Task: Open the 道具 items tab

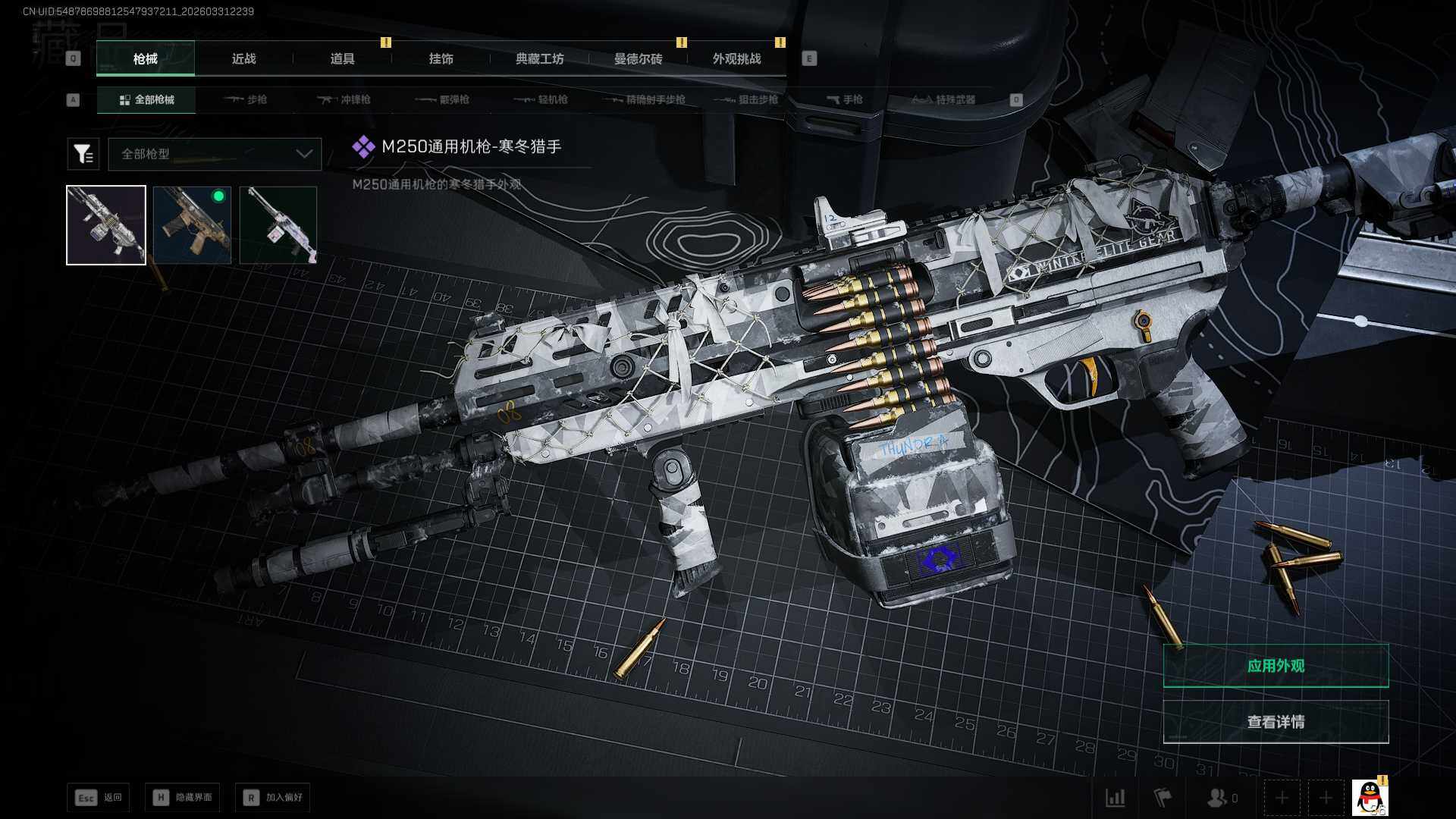Action: (342, 59)
